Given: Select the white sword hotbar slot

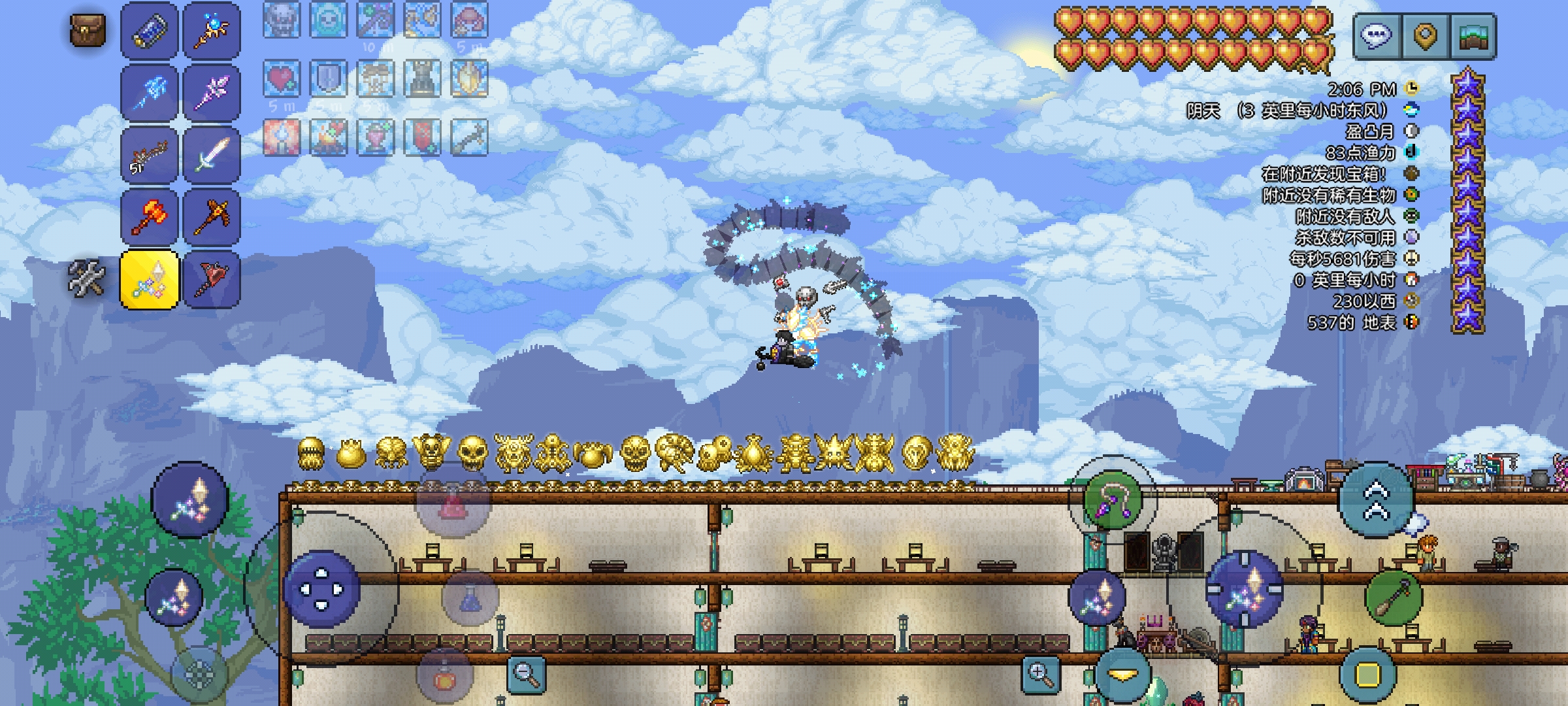Looking at the screenshot, I should [212, 155].
